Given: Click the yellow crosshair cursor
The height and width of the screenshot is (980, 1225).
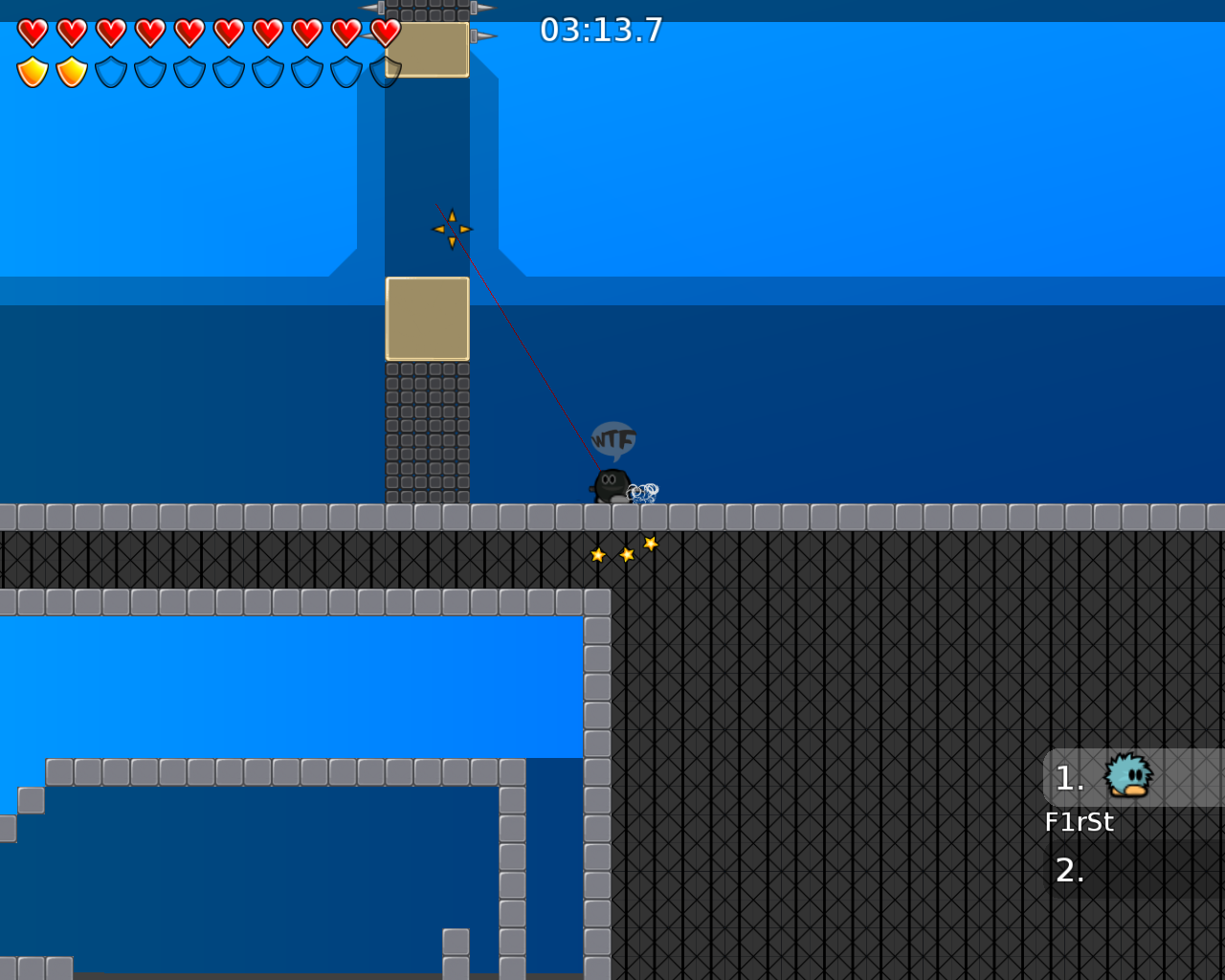Looking at the screenshot, I should [452, 227].
